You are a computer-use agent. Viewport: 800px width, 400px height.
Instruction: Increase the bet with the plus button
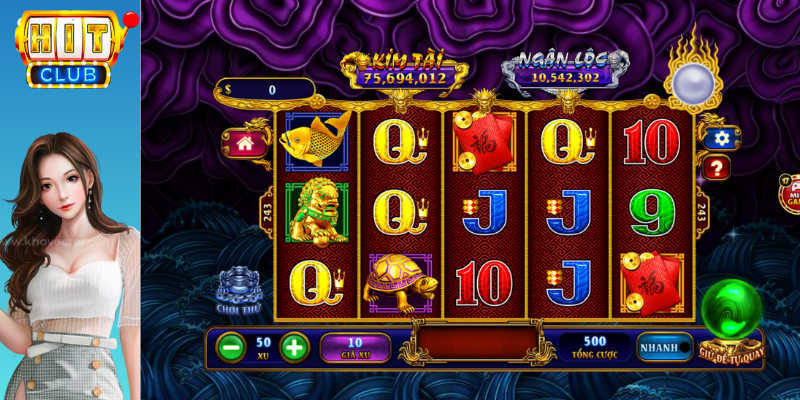click(294, 347)
